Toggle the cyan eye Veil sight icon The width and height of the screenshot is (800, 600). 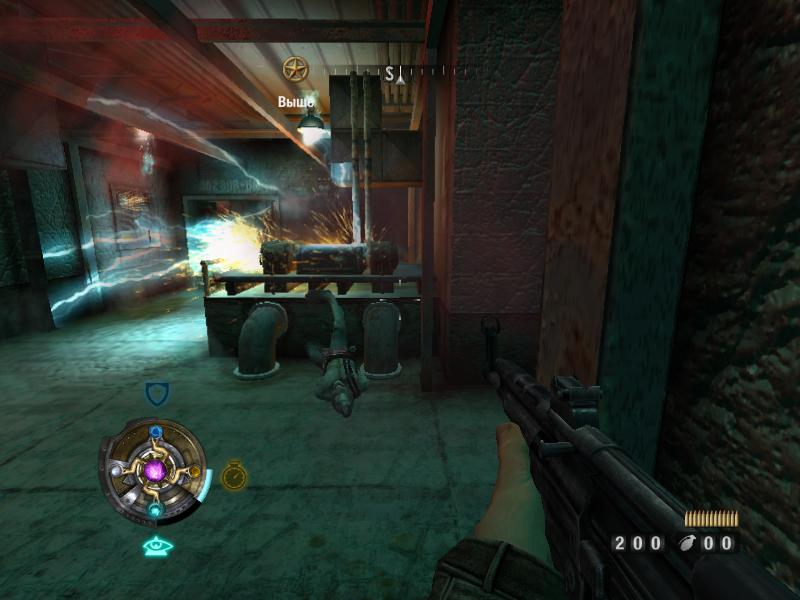[158, 546]
